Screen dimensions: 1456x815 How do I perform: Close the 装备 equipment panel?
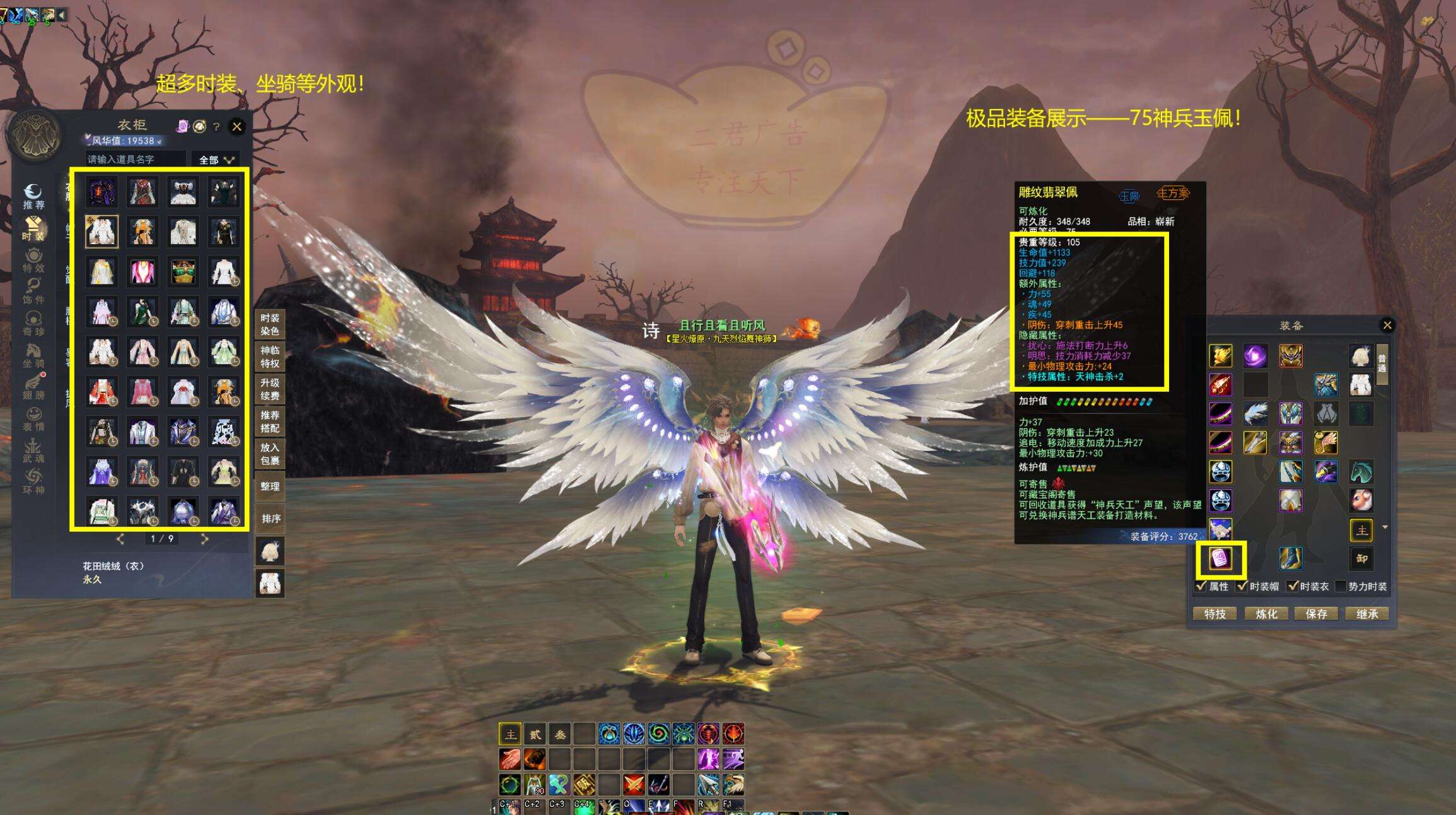click(x=1387, y=325)
